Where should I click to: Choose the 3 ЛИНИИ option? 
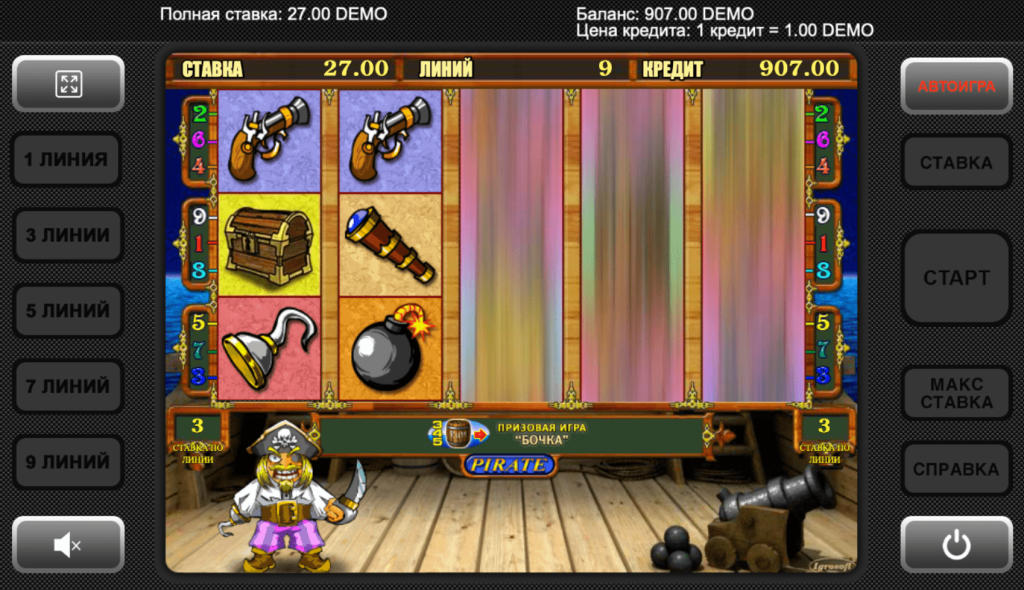click(x=68, y=235)
